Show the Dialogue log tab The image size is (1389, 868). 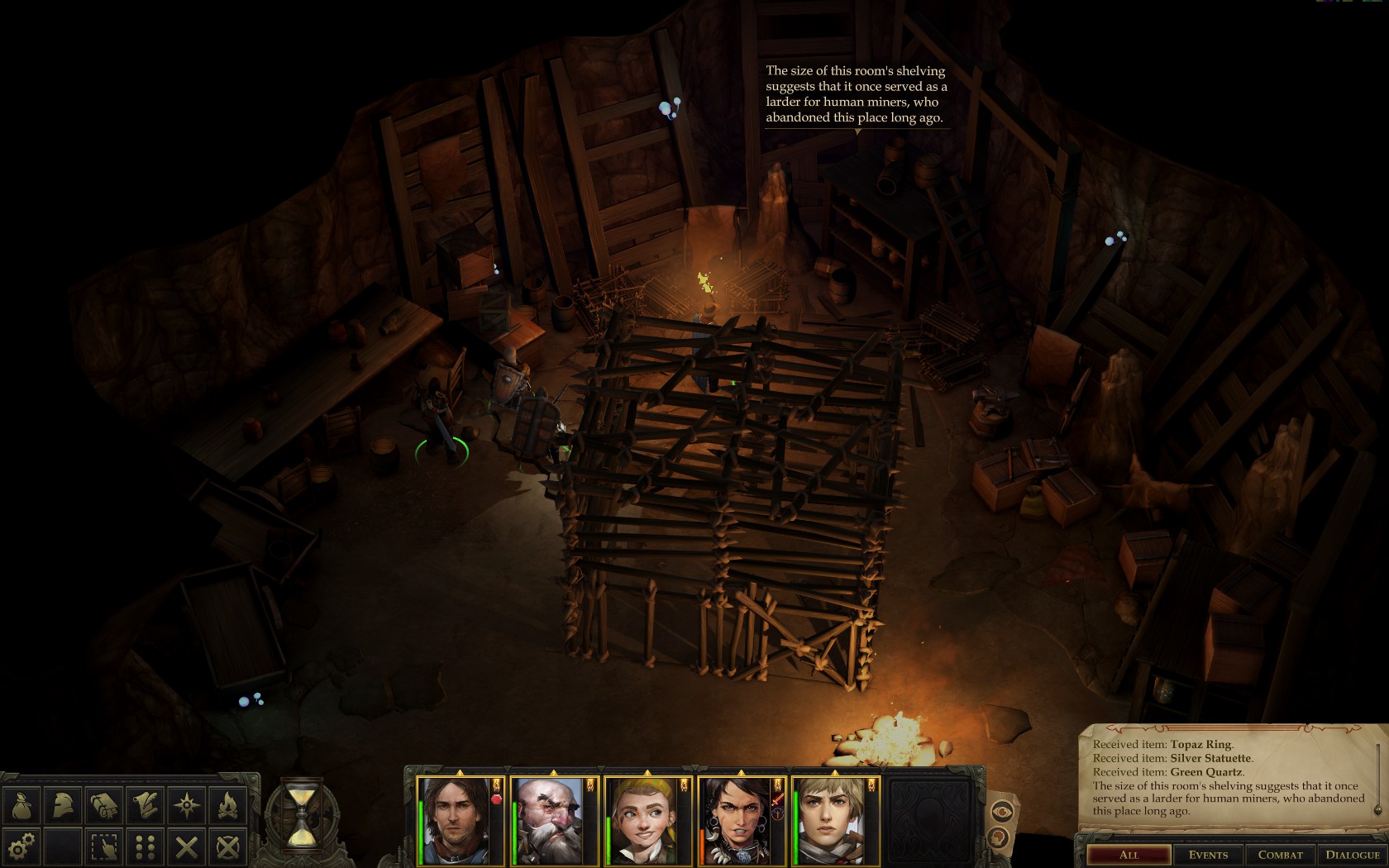click(x=1353, y=855)
